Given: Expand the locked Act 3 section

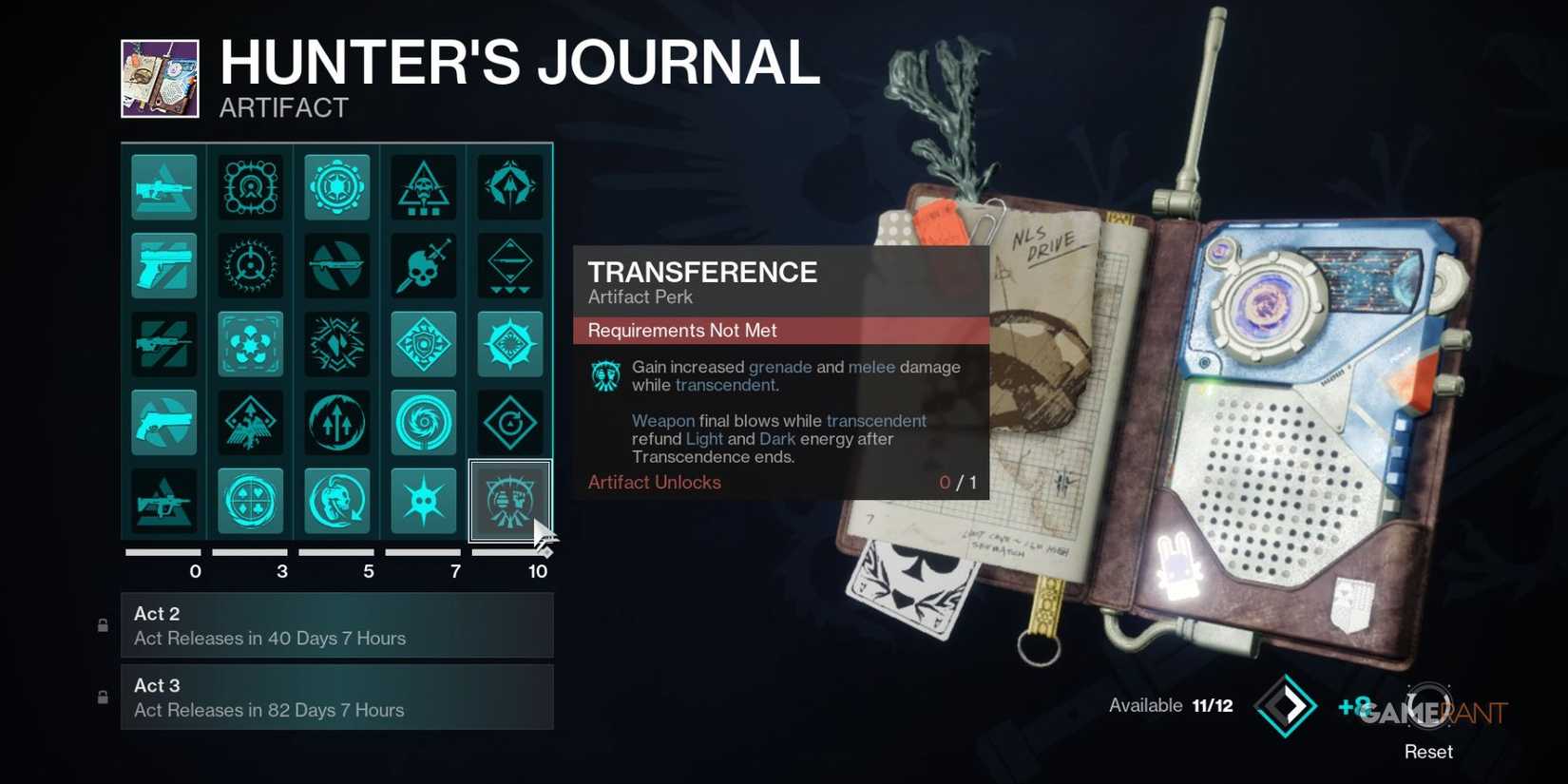Looking at the screenshot, I should click(337, 697).
